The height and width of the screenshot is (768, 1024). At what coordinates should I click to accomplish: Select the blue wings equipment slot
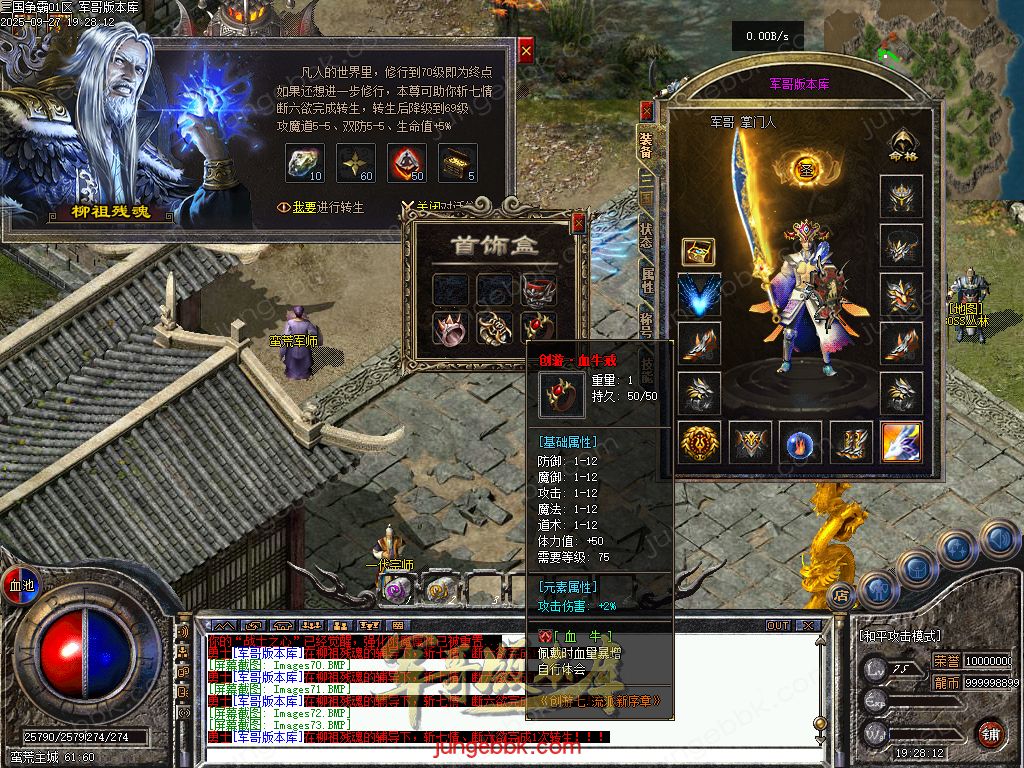[x=699, y=295]
